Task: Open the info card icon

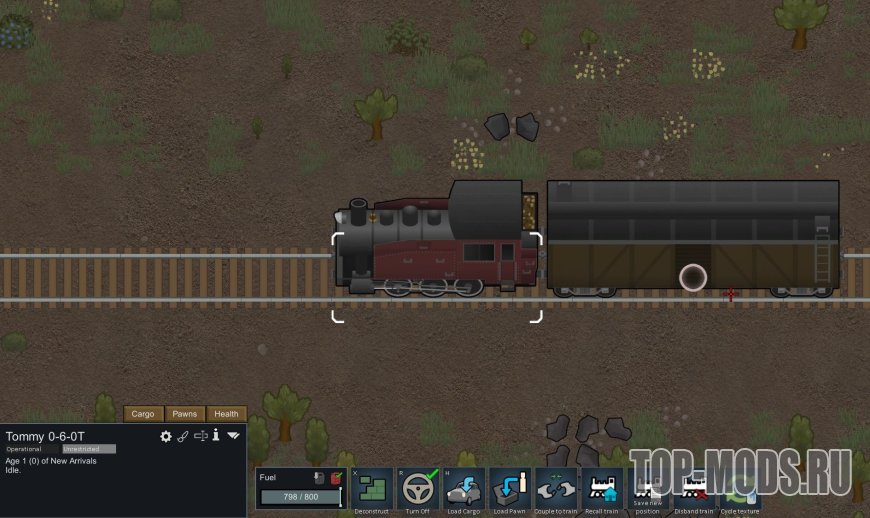Action: click(215, 436)
